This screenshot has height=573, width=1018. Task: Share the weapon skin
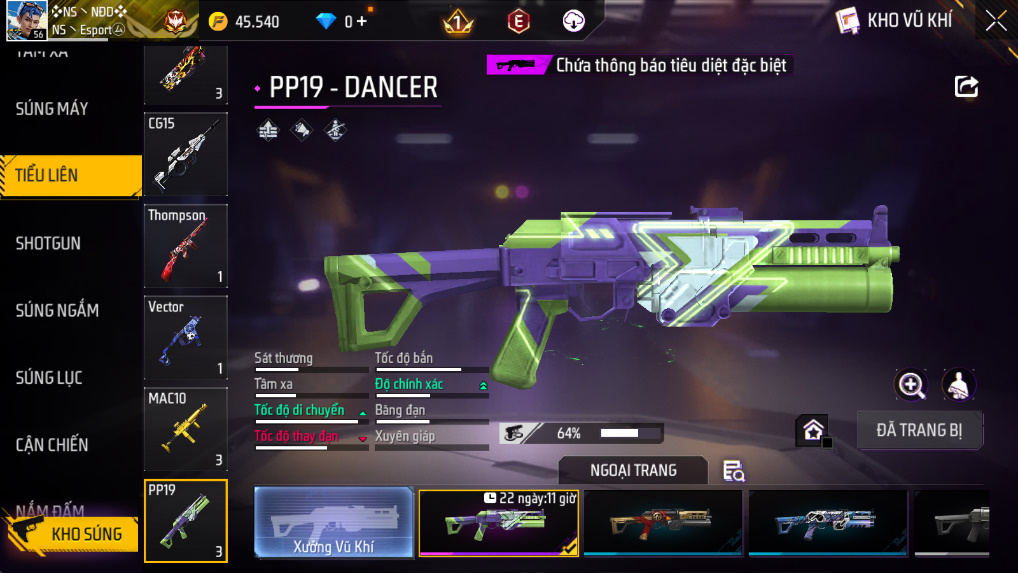[966, 87]
